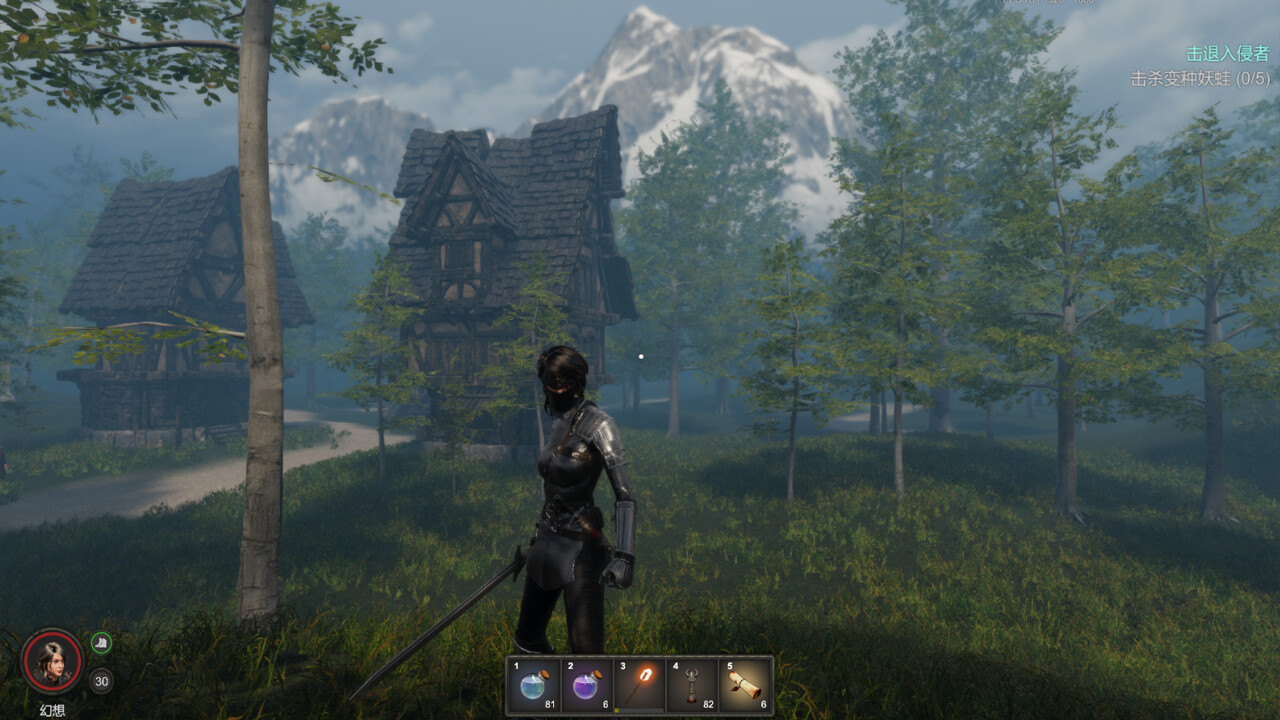Equip the burning torch from the hotbar
This screenshot has height=720, width=1280.
click(x=640, y=685)
